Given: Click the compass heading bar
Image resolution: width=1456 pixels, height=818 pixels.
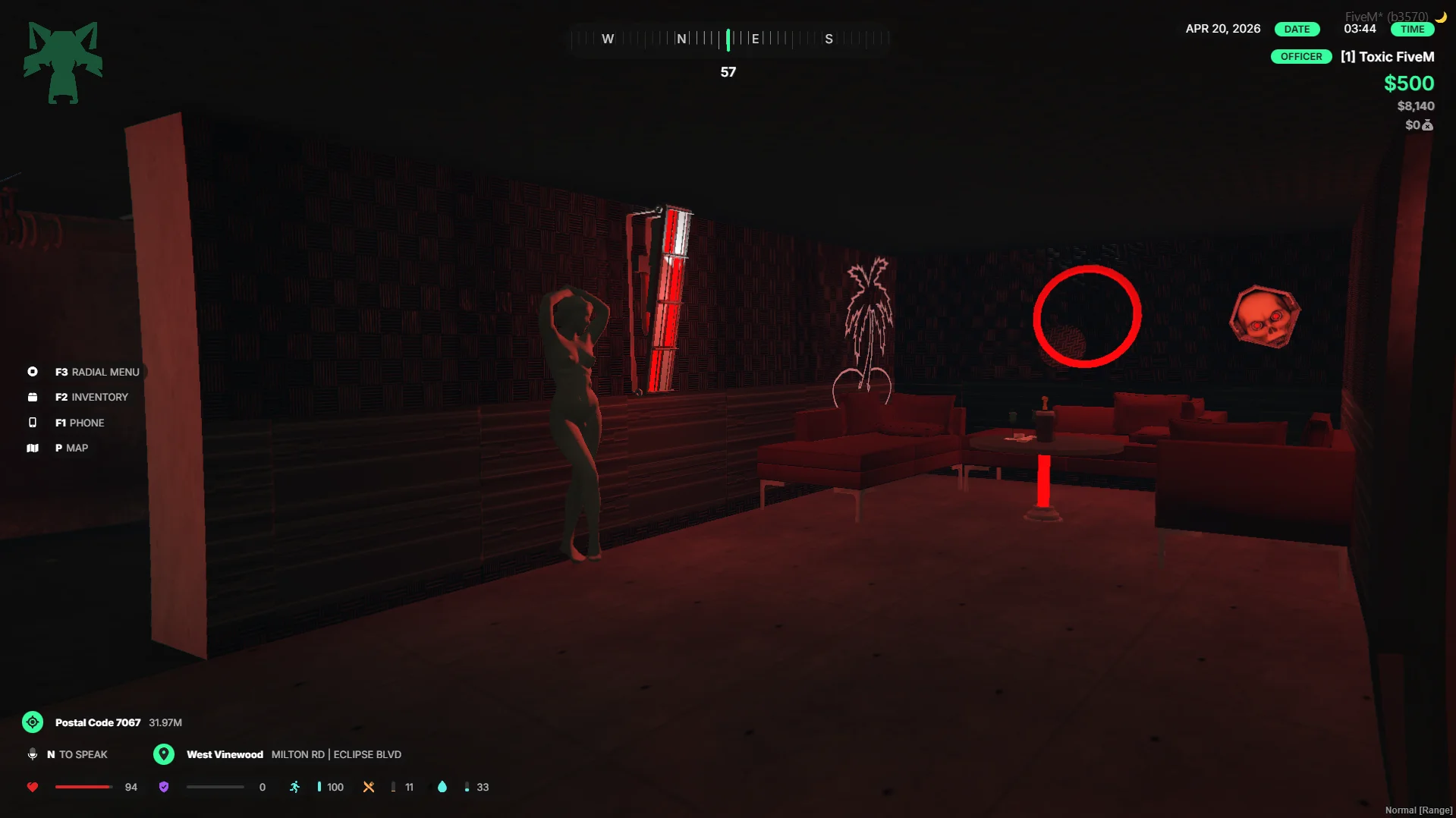Looking at the screenshot, I should tap(728, 39).
